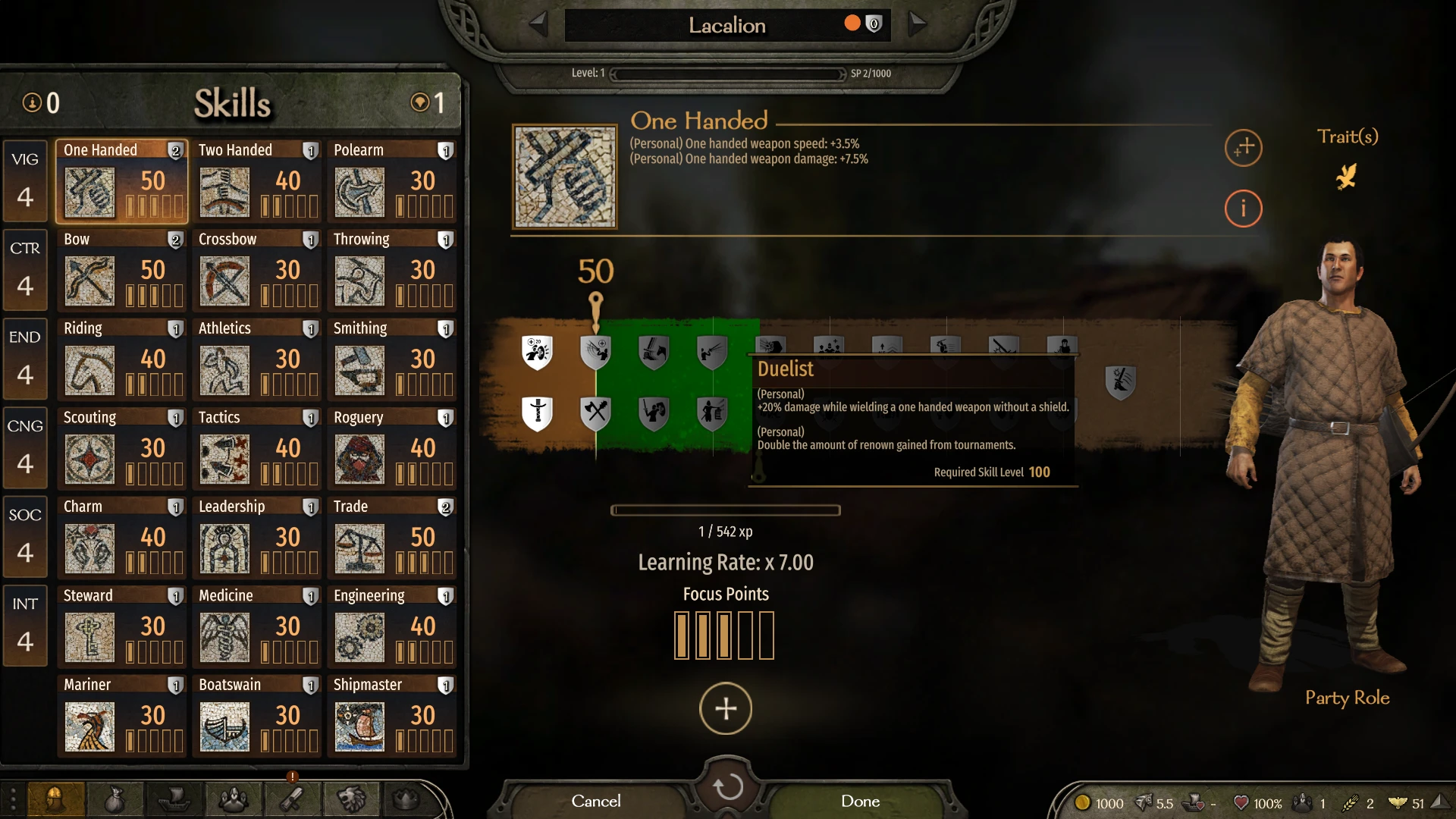Open the party members icon
Screen dimensions: 1456x819
pyautogui.click(x=234, y=799)
